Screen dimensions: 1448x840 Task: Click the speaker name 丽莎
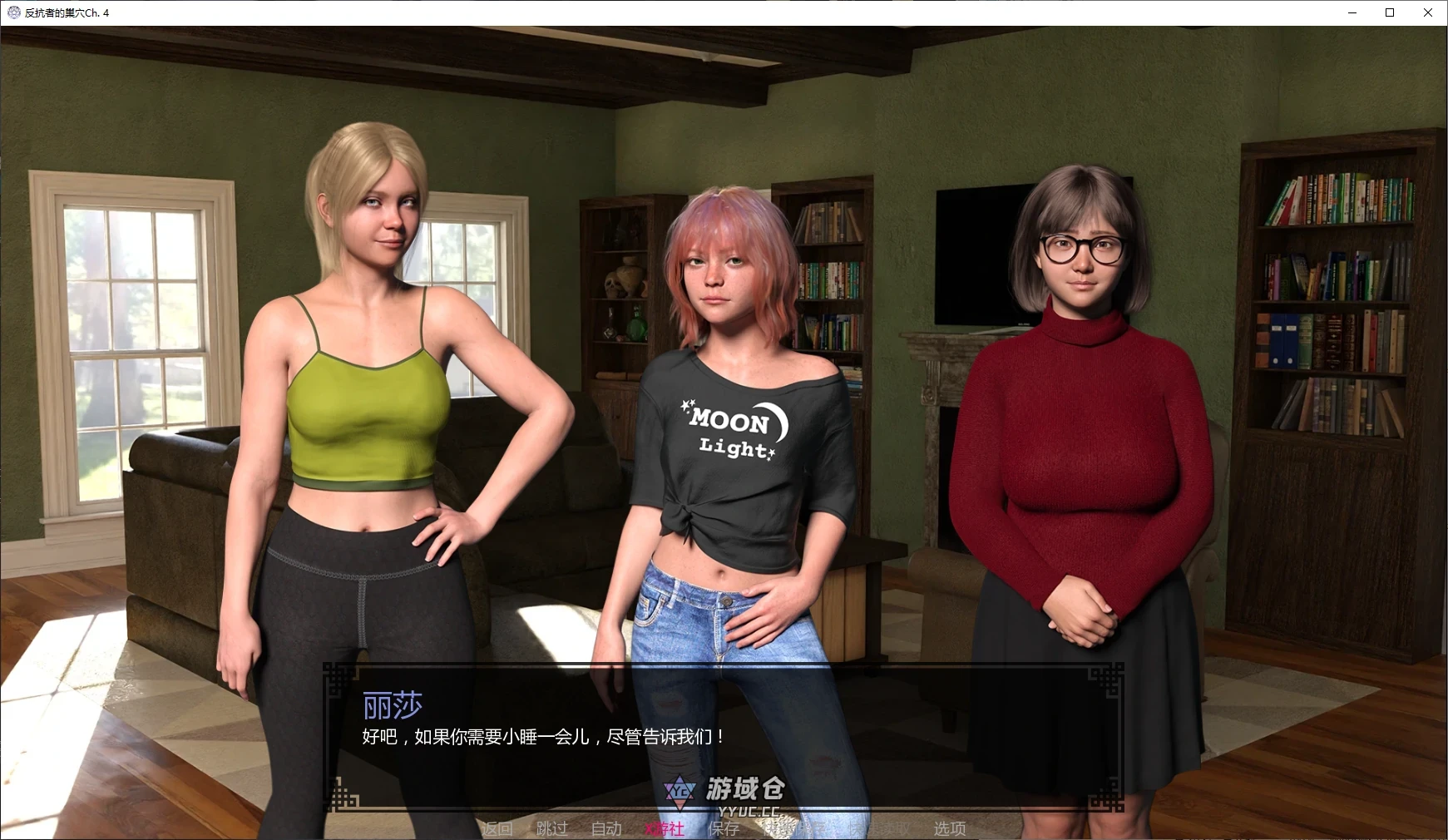click(x=391, y=704)
